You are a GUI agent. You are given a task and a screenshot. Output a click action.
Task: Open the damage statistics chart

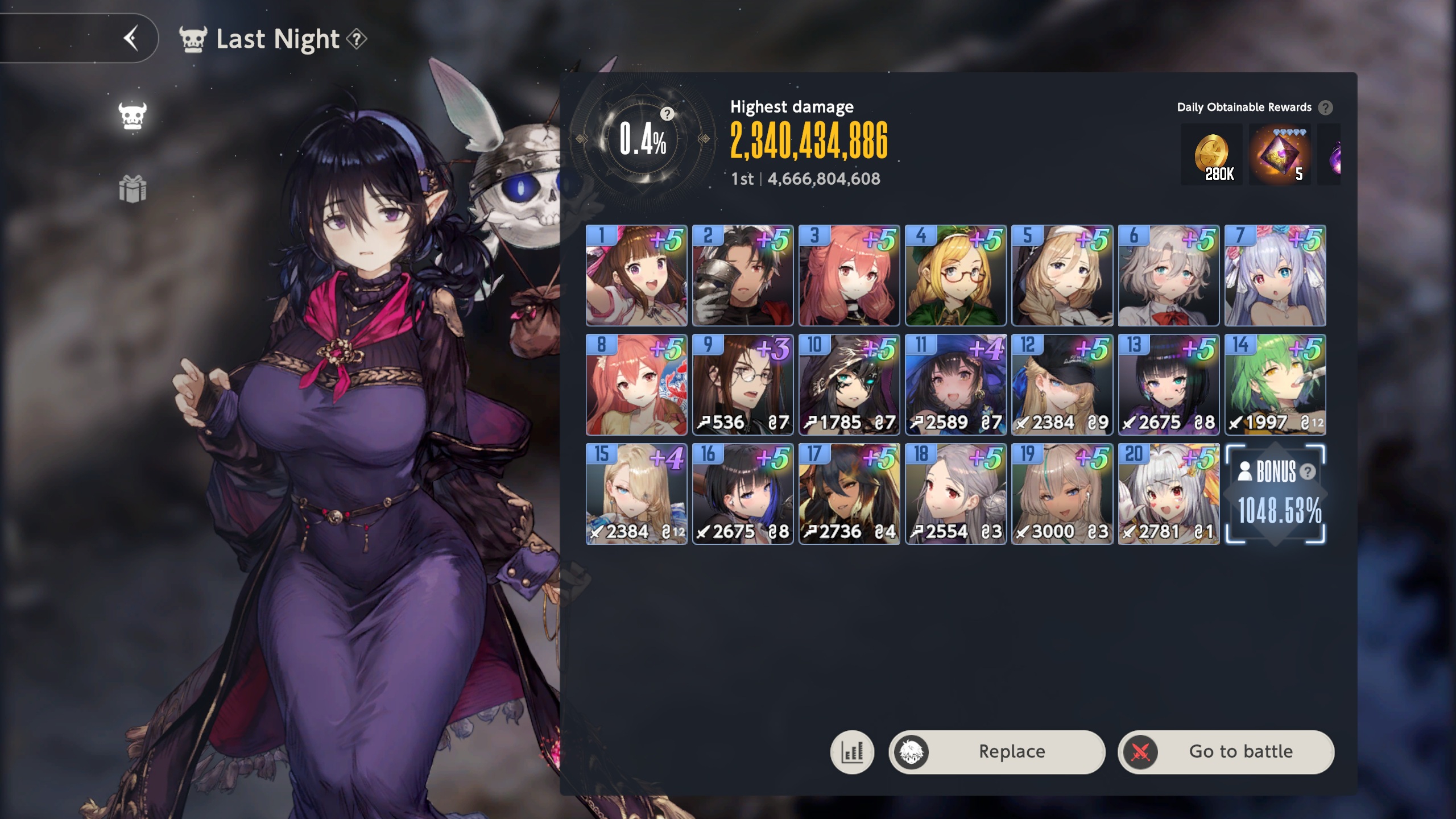click(x=852, y=752)
